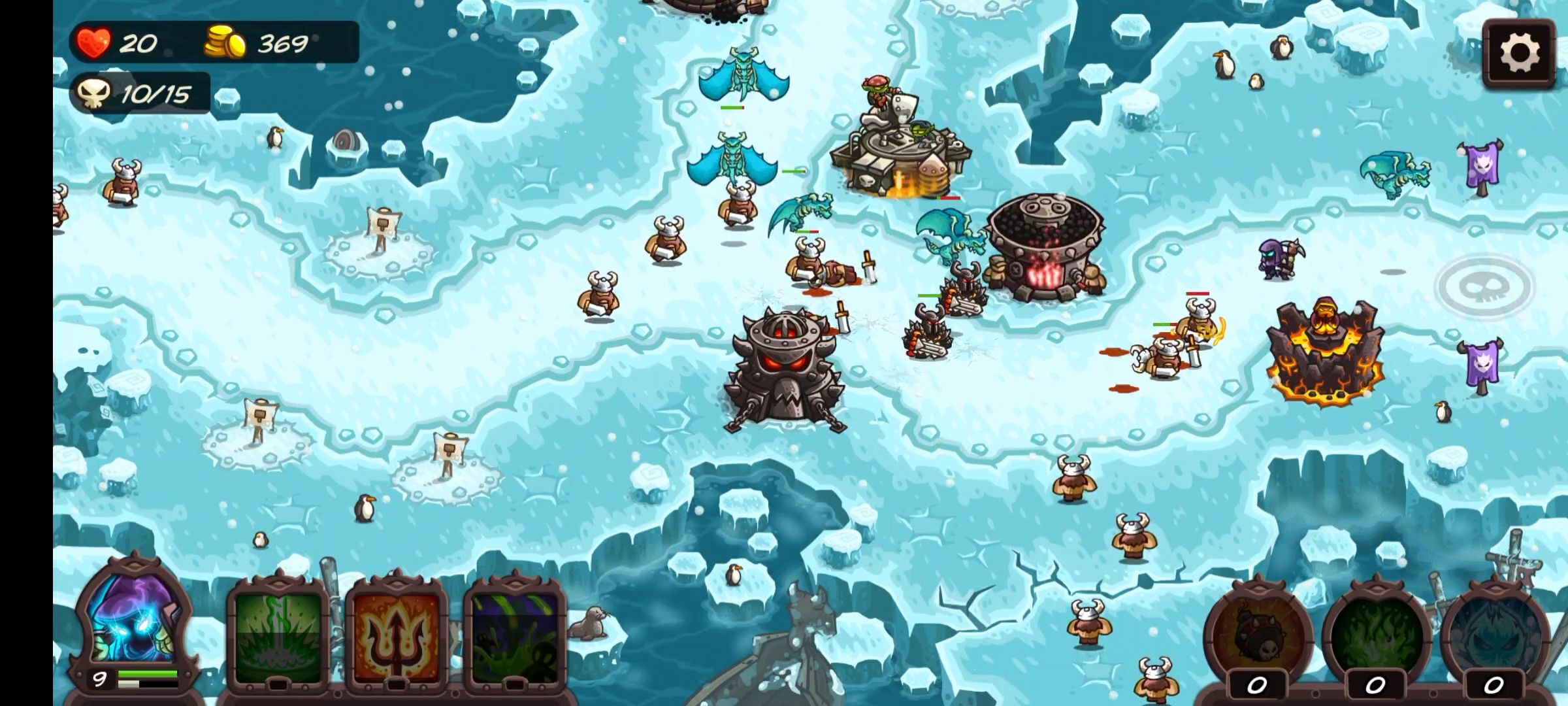
Task: Call the next wave with skull marker
Action: click(x=1484, y=285)
